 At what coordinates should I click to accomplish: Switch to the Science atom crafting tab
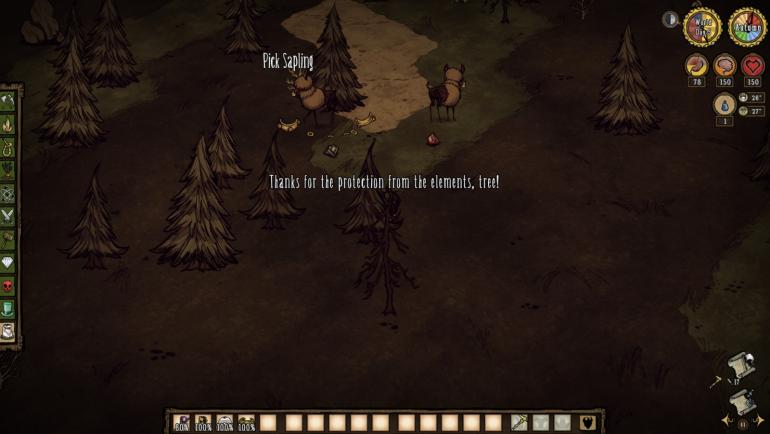click(8, 194)
